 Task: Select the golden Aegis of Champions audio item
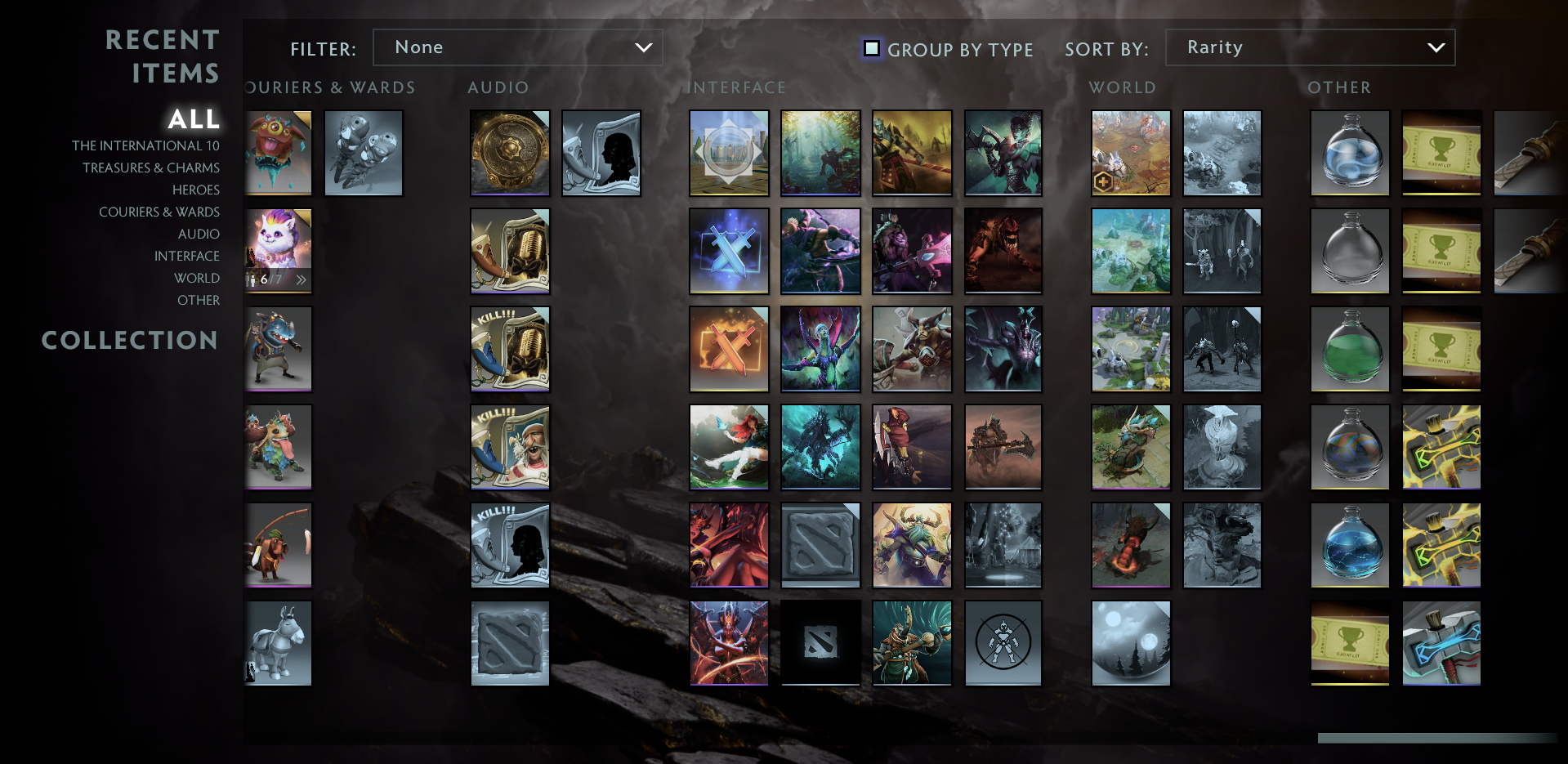[x=509, y=153]
